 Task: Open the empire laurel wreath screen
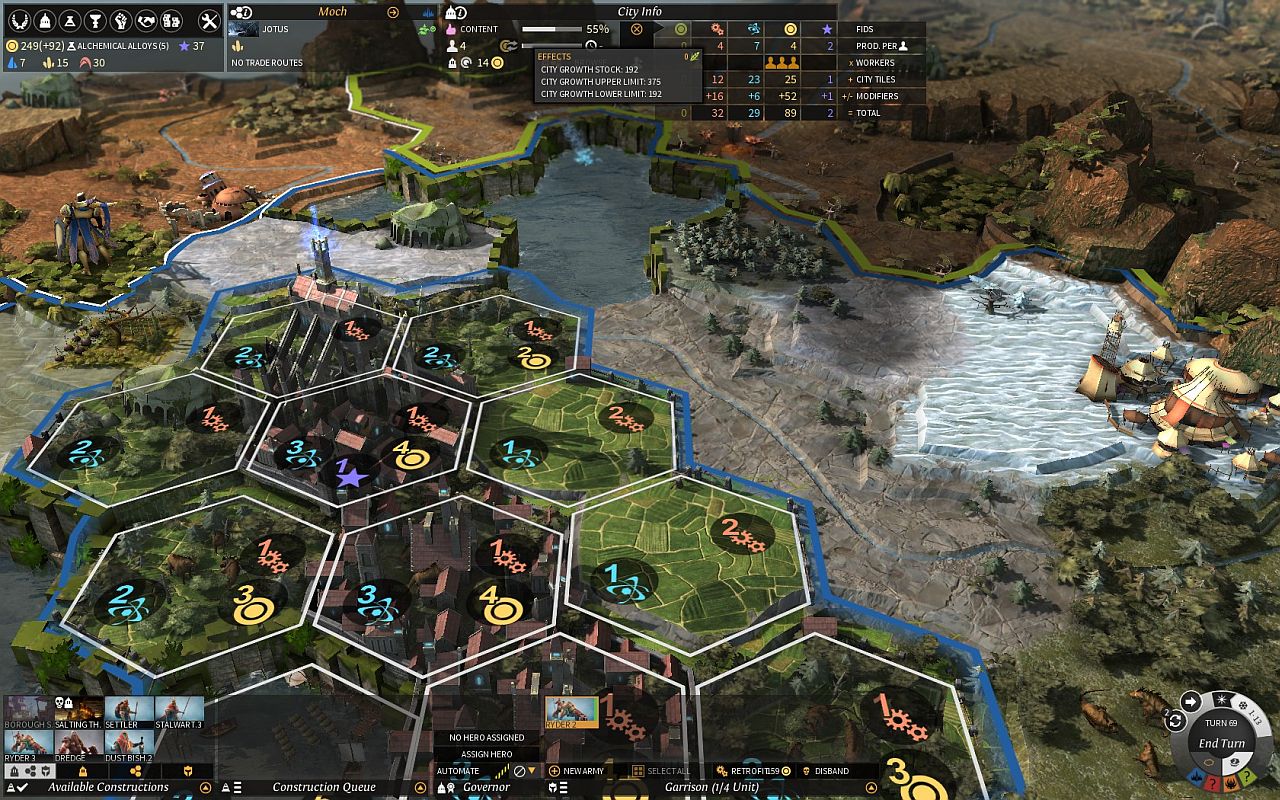(18, 20)
